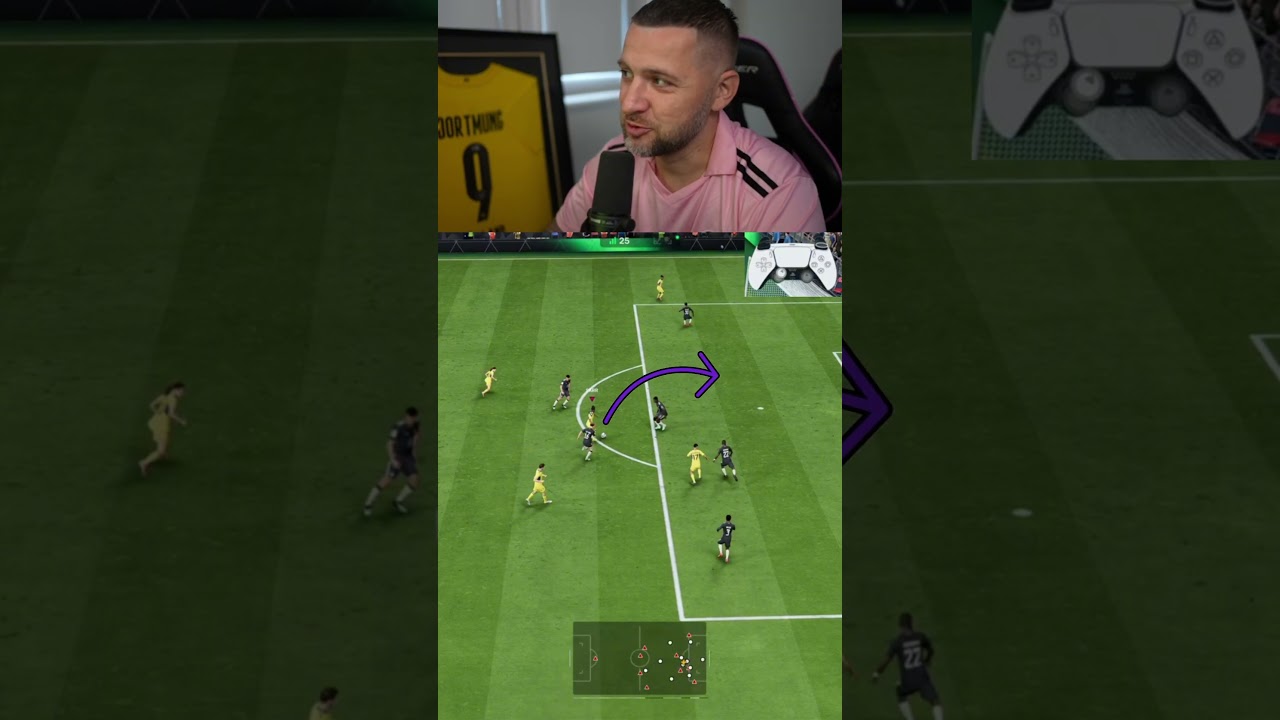Click the purple curved arrow on the pitch

coord(660,385)
